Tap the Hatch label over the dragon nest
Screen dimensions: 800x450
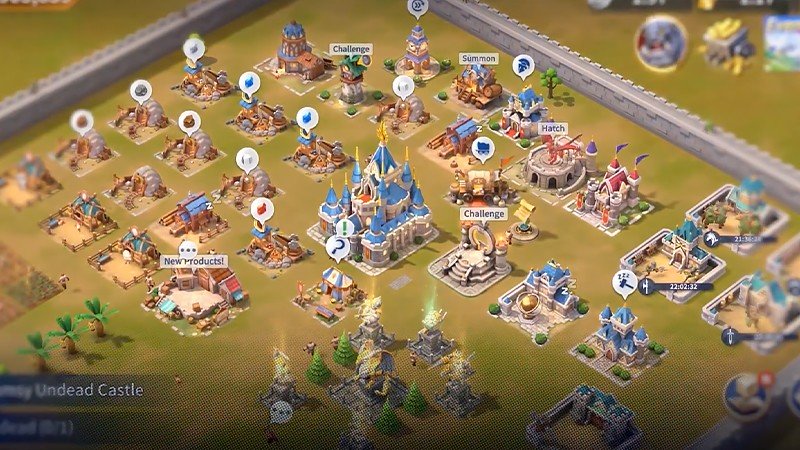(552, 129)
